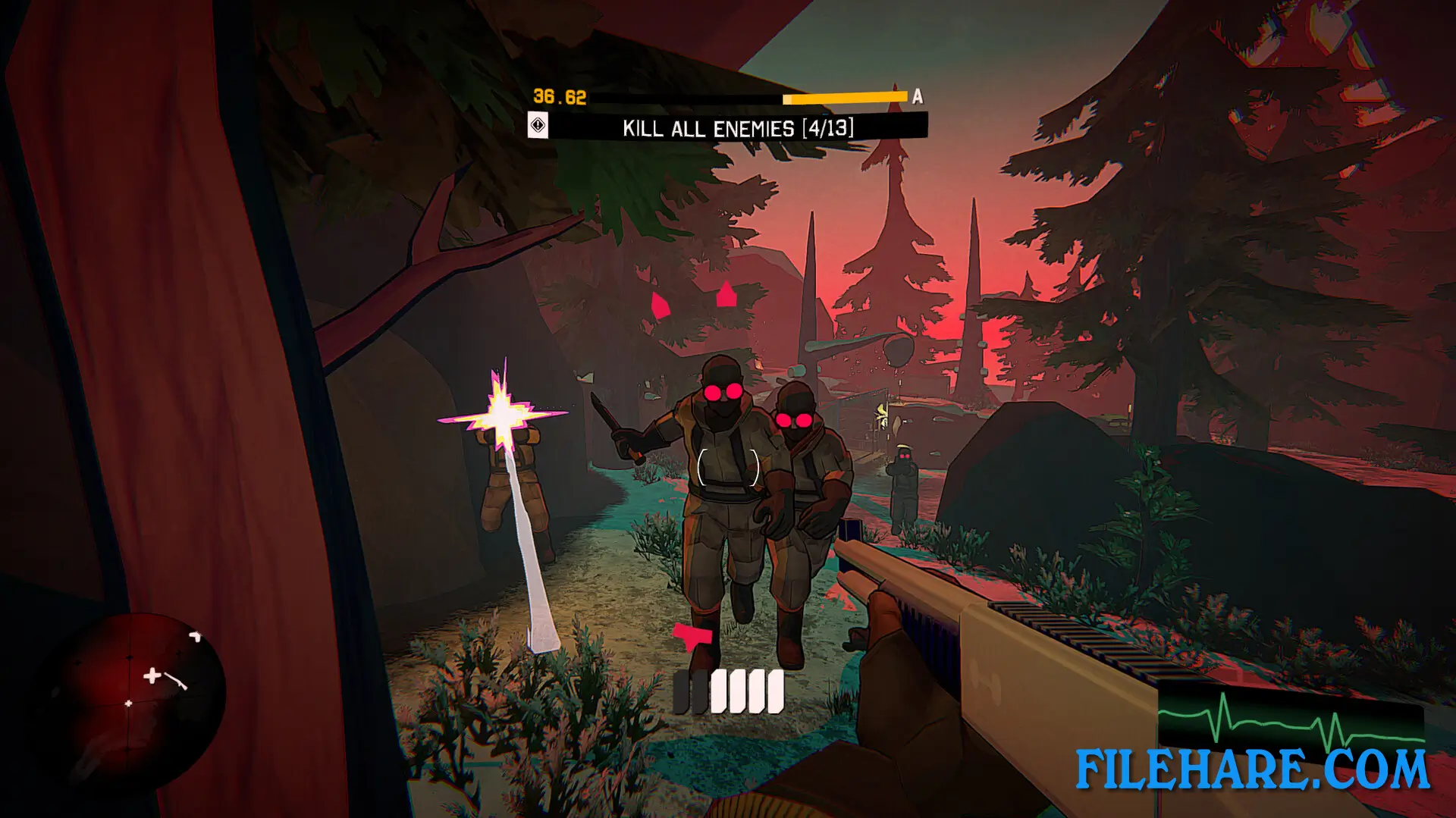This screenshot has width=1456, height=818.
Task: Click the warning diamond objective icon
Action: [x=538, y=126]
